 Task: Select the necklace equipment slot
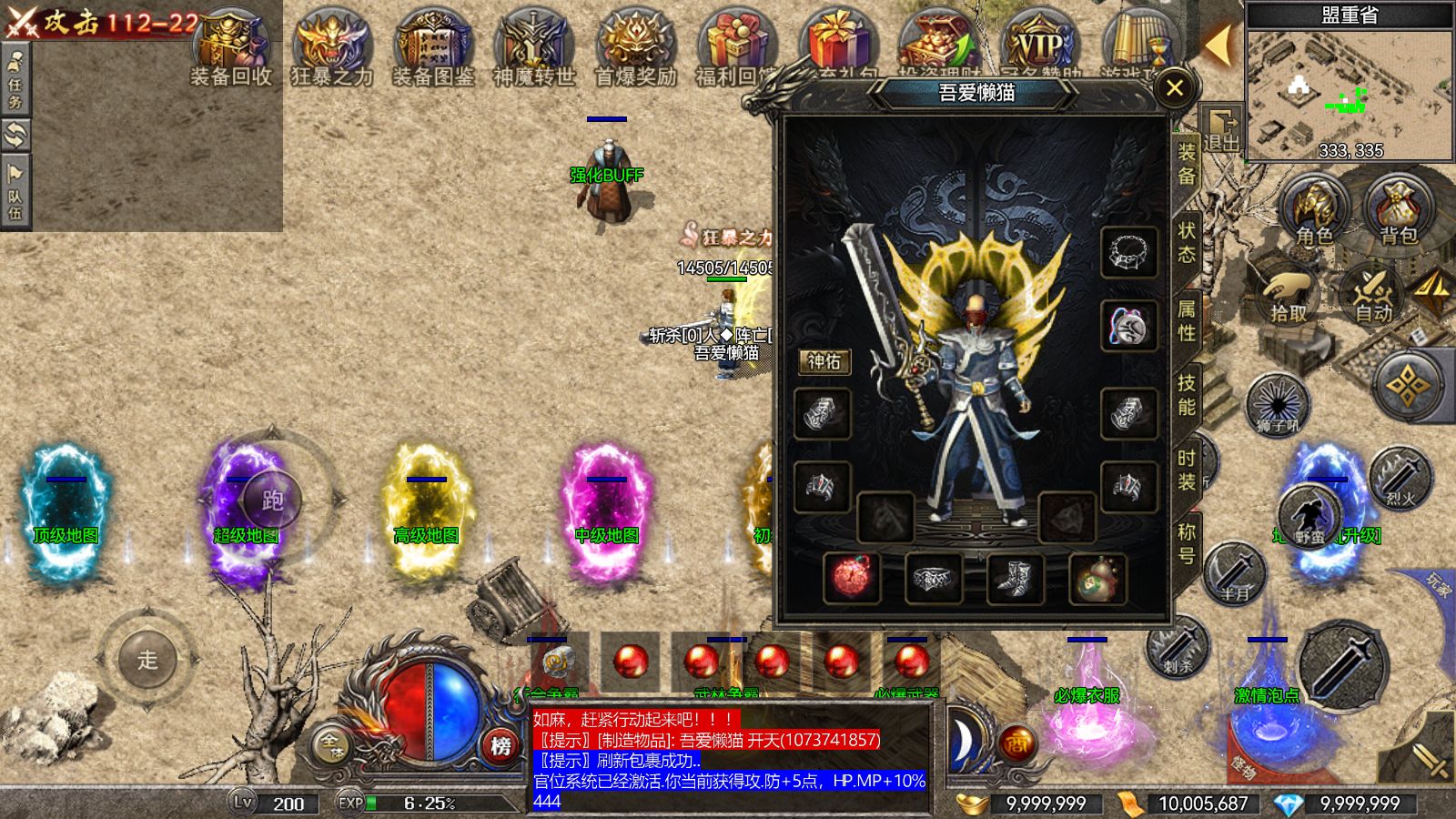click(x=1128, y=252)
